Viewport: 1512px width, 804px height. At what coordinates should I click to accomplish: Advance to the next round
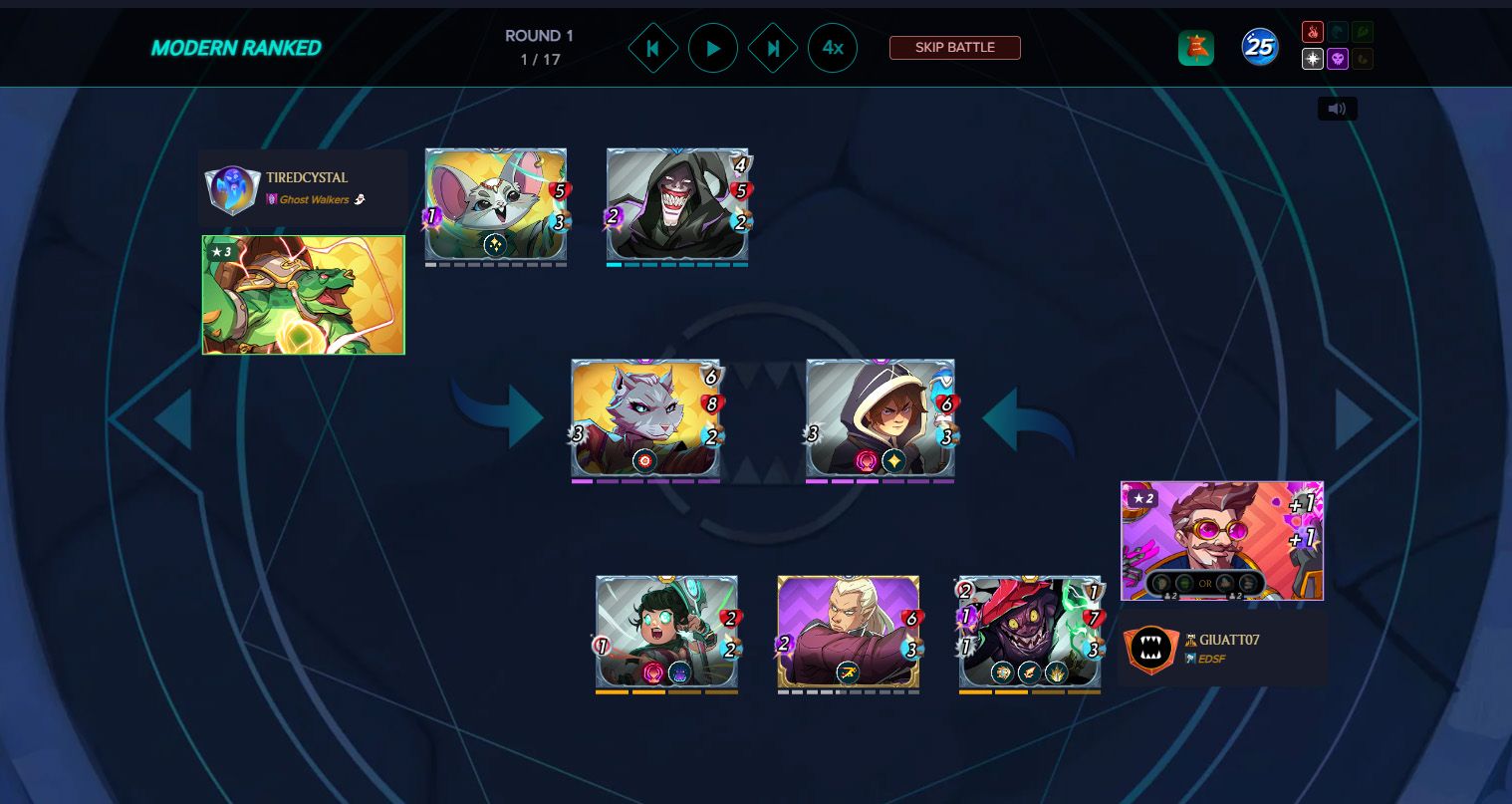[x=773, y=48]
